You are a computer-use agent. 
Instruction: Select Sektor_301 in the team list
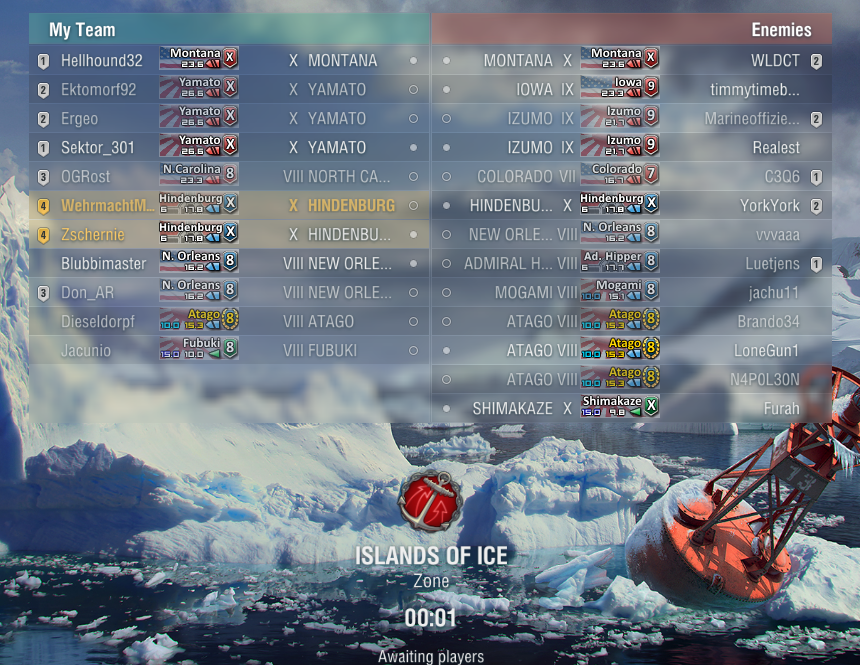click(97, 148)
